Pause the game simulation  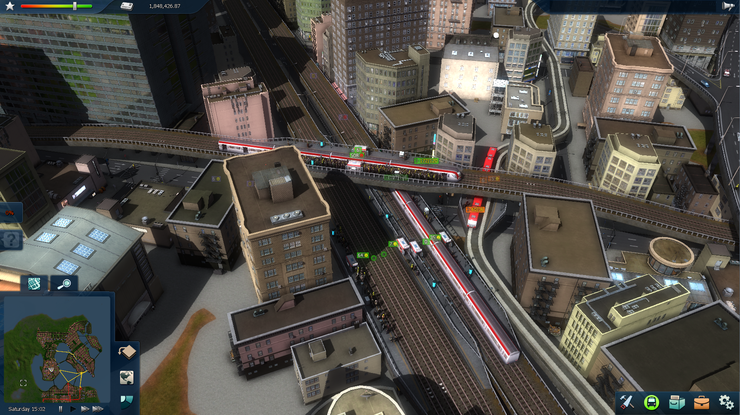60,408
